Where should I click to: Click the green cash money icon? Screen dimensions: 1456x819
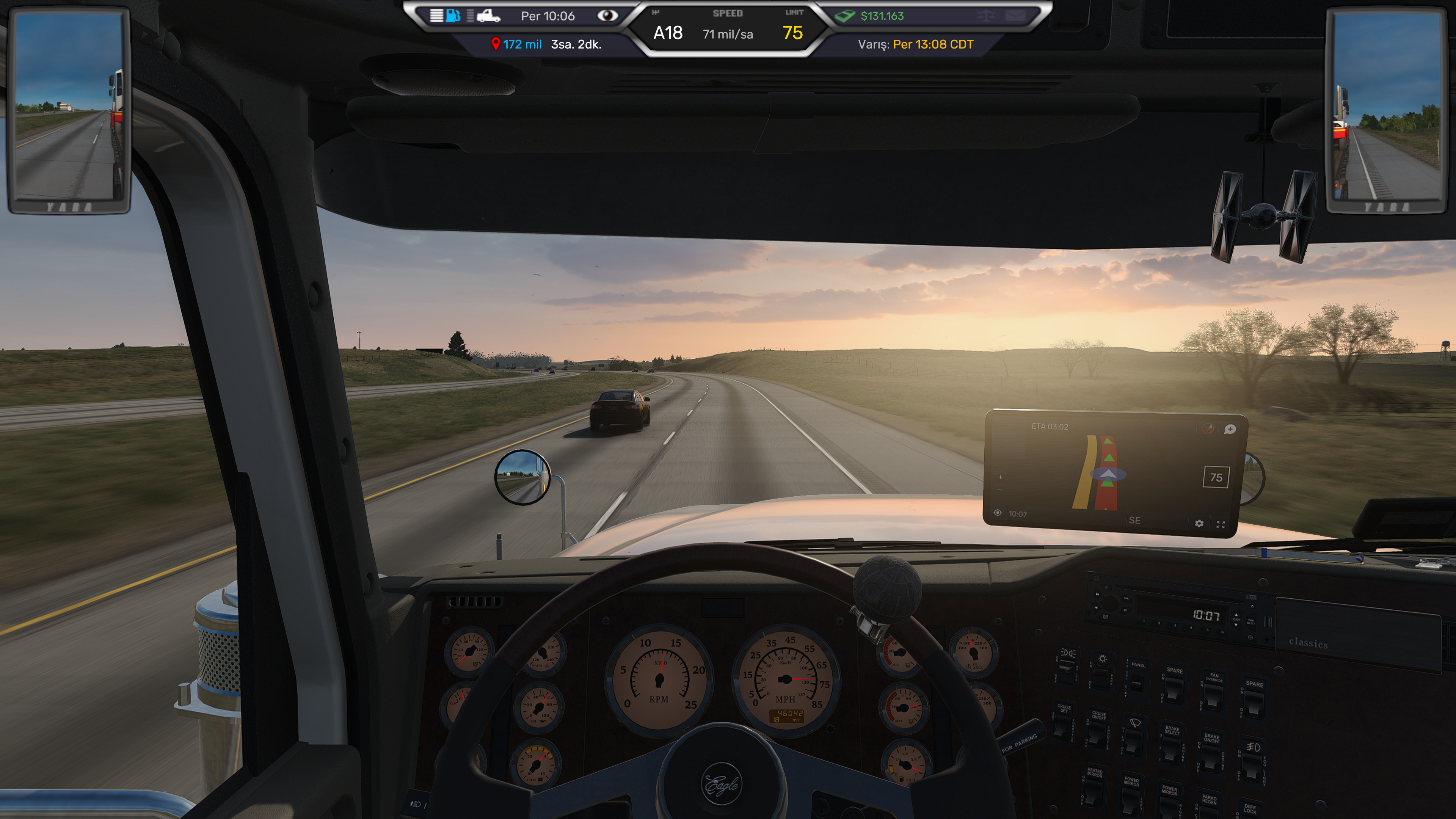(845, 16)
